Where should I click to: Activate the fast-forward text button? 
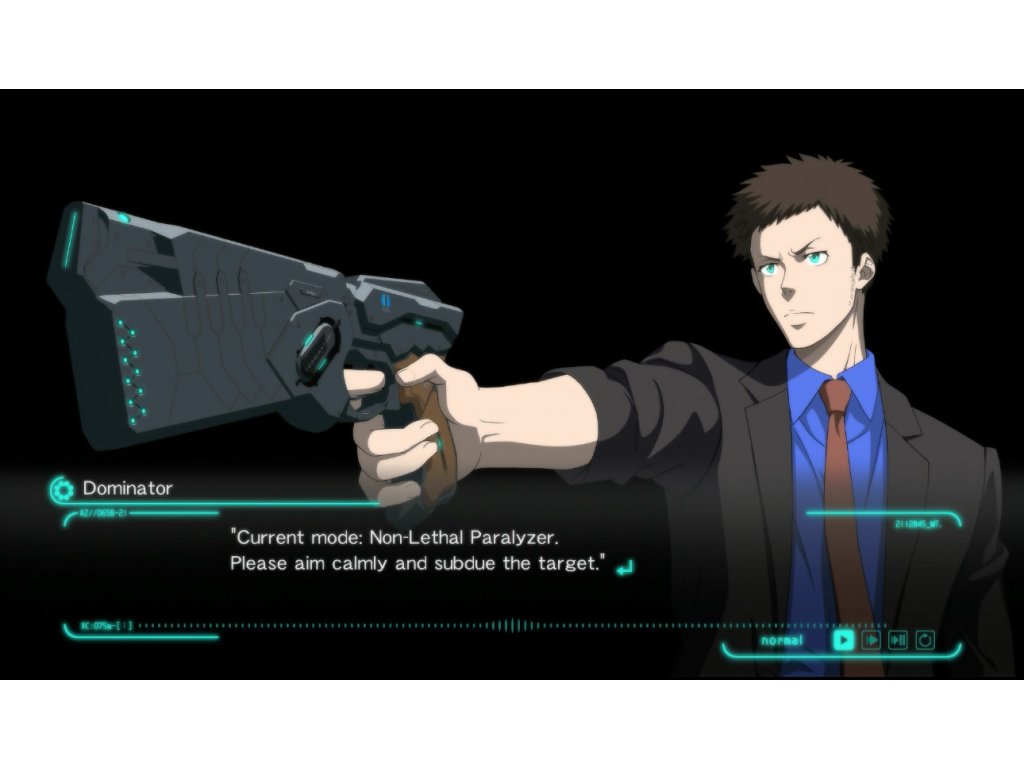(871, 640)
